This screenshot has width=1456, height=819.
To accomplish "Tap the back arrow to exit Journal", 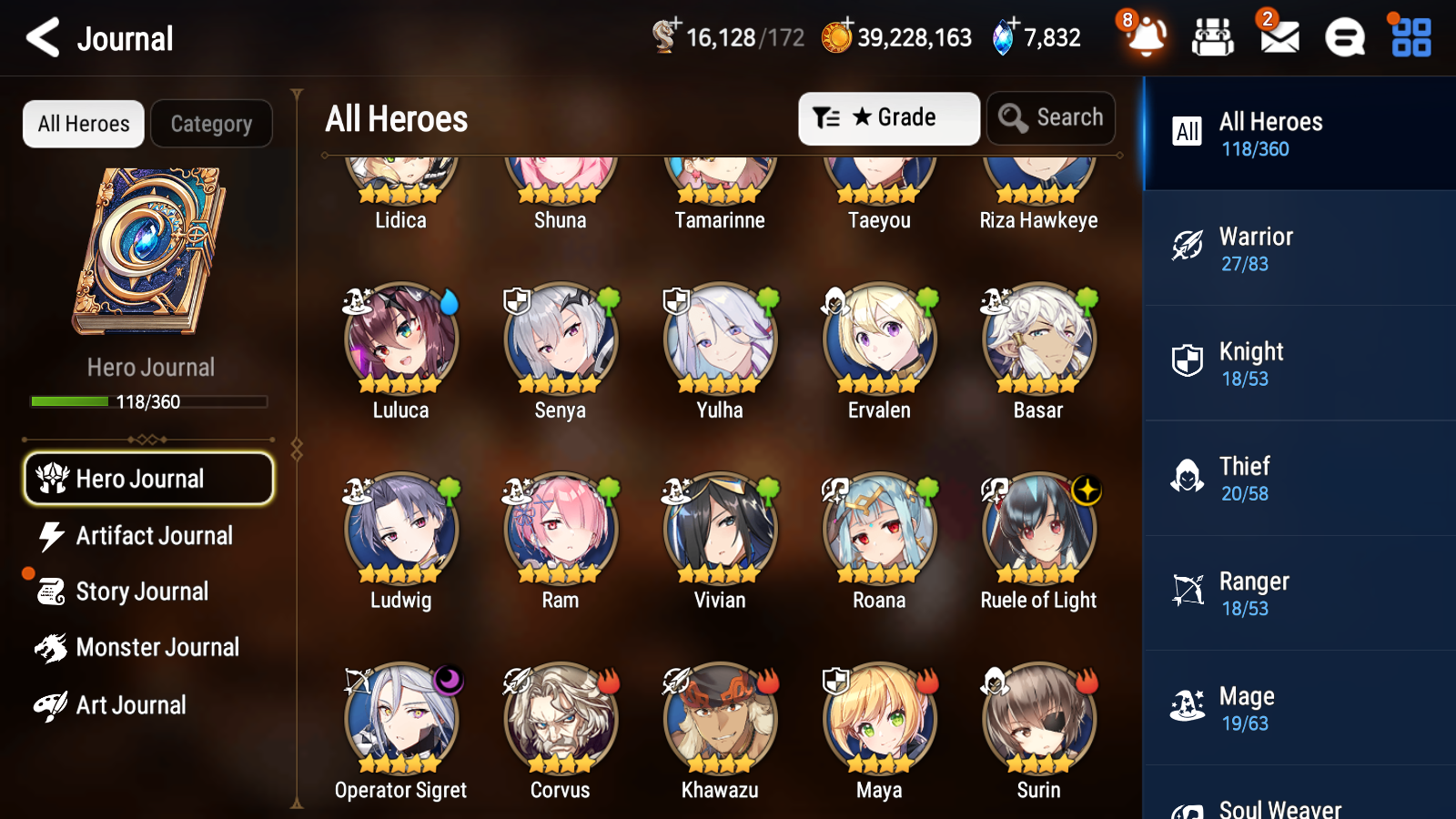I will 41,38.
